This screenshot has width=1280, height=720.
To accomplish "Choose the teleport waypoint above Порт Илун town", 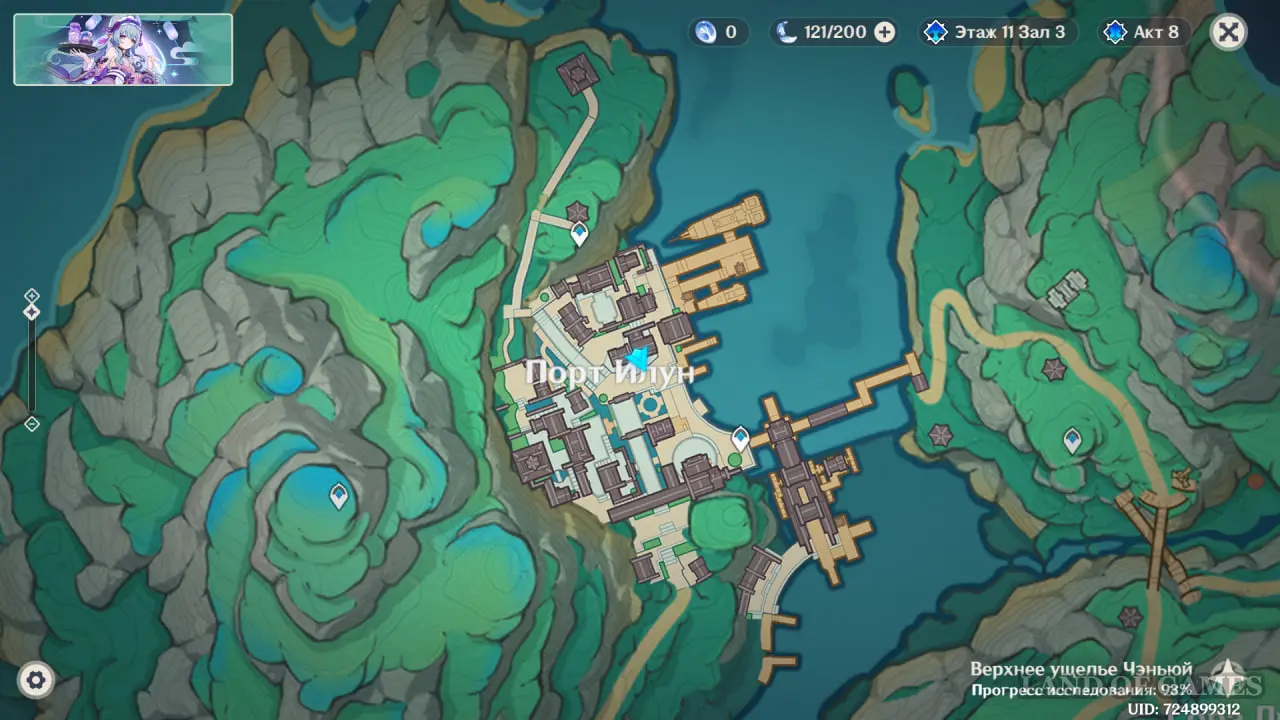I will [579, 234].
